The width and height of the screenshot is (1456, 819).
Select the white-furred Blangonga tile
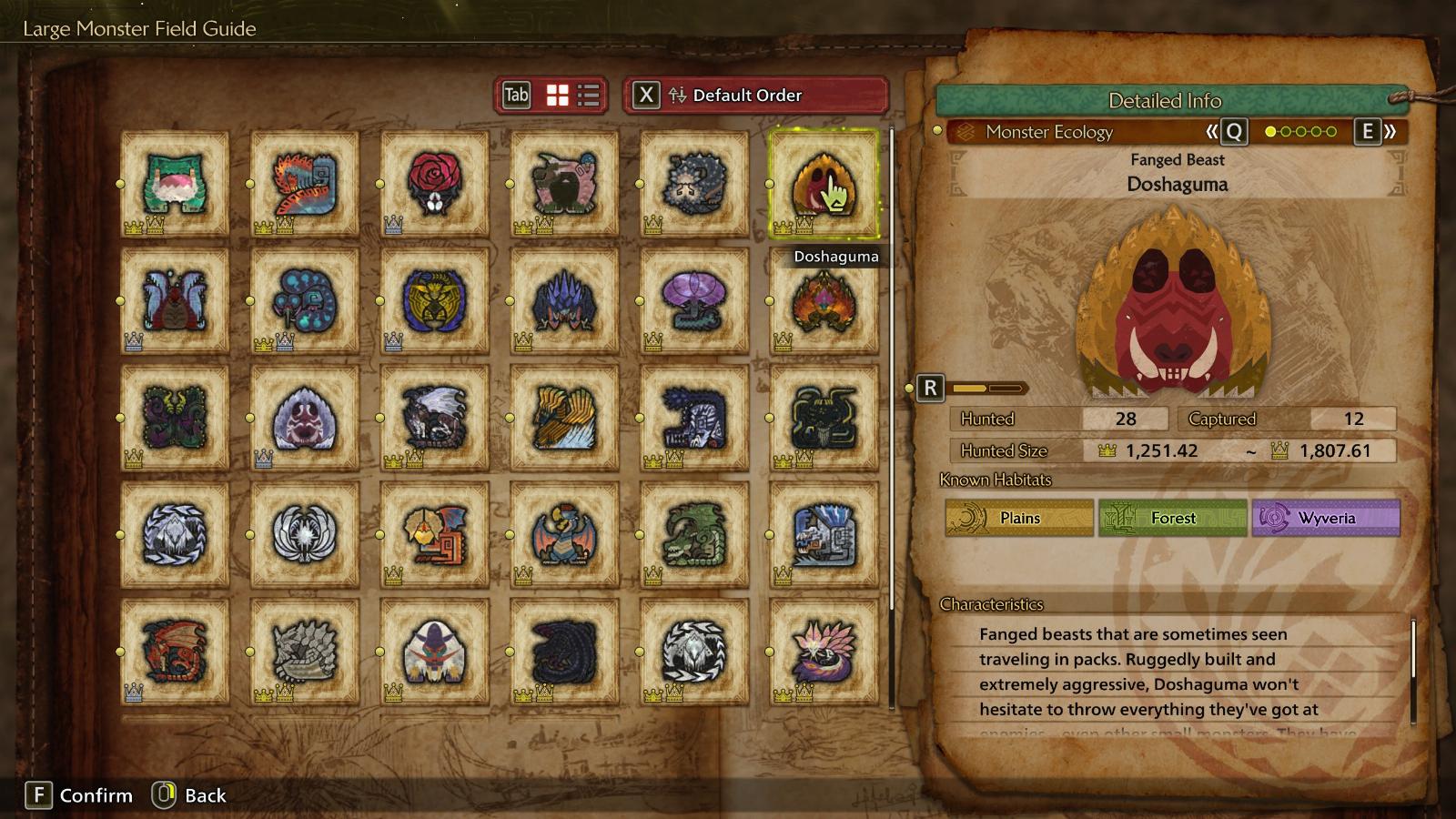click(x=434, y=652)
